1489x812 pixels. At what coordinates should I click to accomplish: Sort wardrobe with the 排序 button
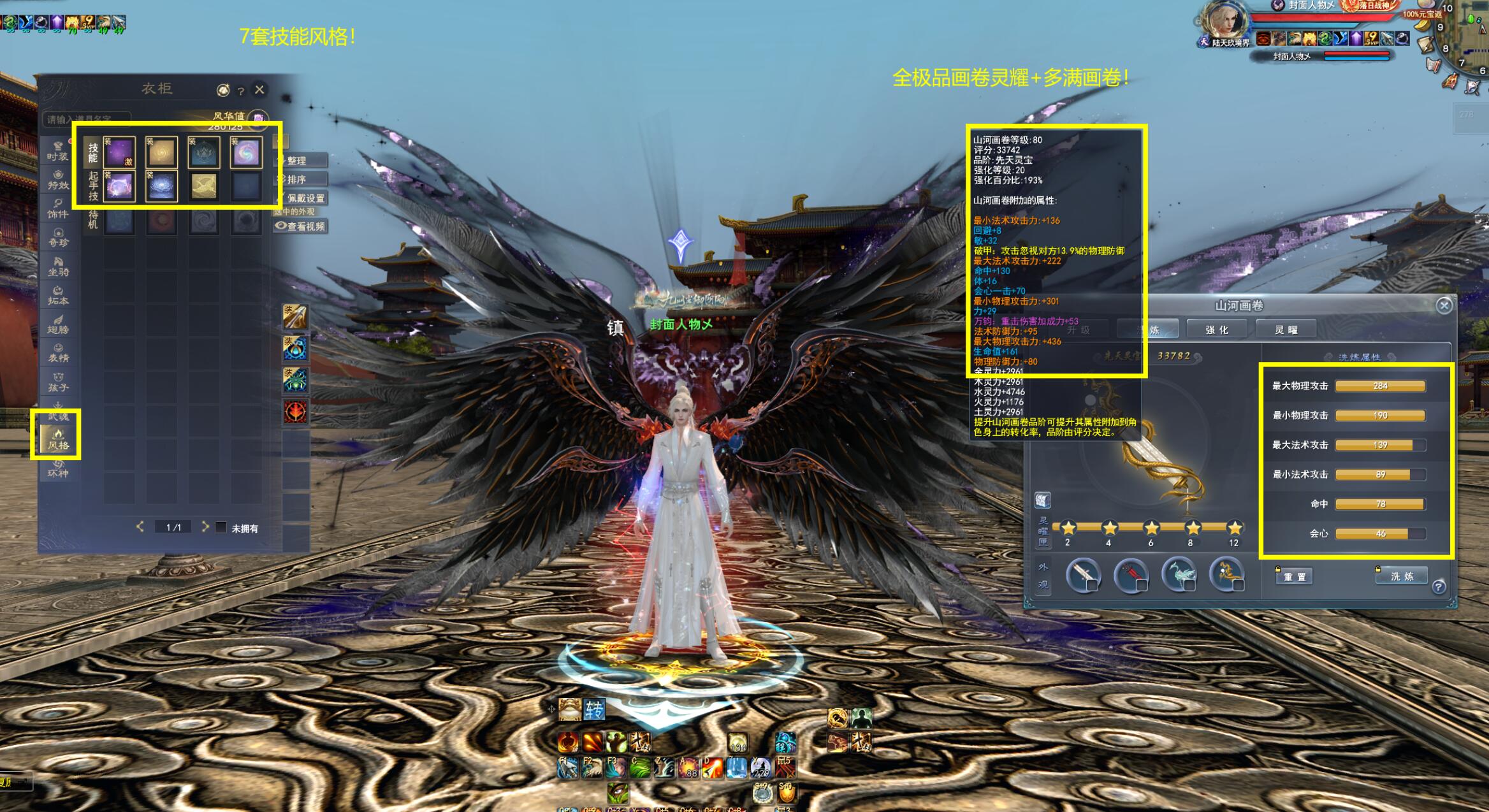coord(301,179)
